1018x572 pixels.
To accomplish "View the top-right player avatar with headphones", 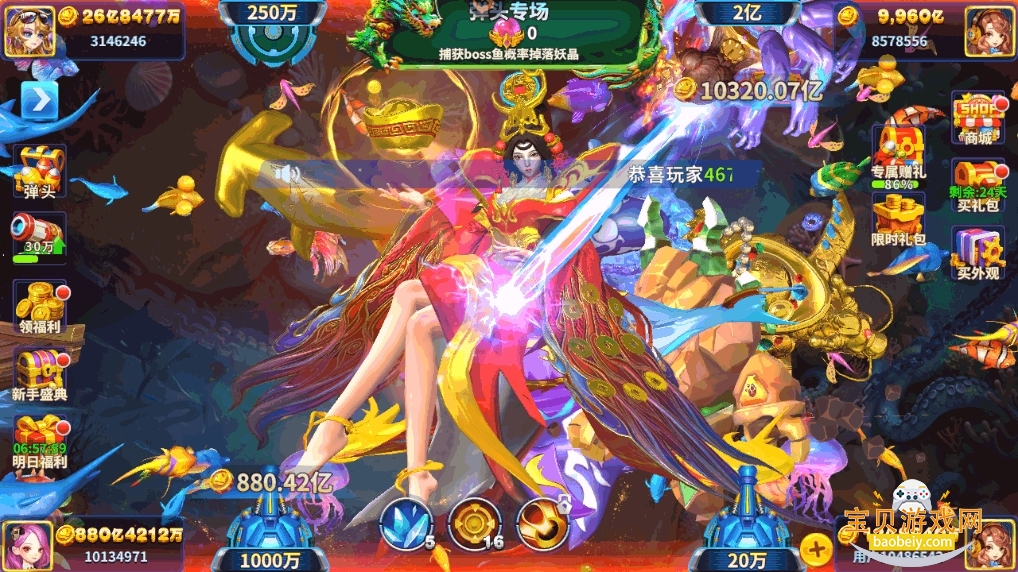I will pyautogui.click(x=989, y=30).
